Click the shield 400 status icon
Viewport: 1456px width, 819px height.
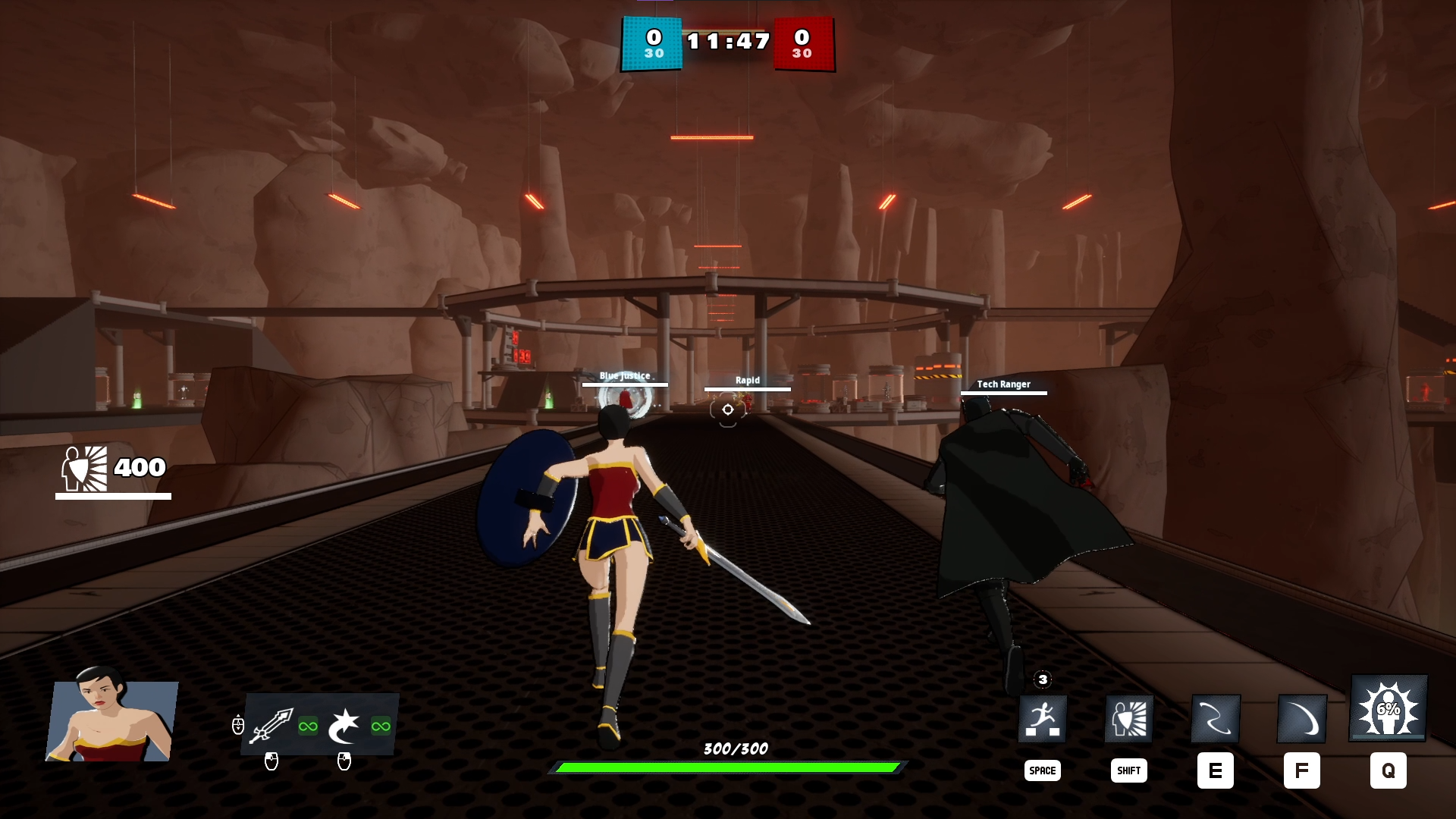pyautogui.click(x=84, y=469)
